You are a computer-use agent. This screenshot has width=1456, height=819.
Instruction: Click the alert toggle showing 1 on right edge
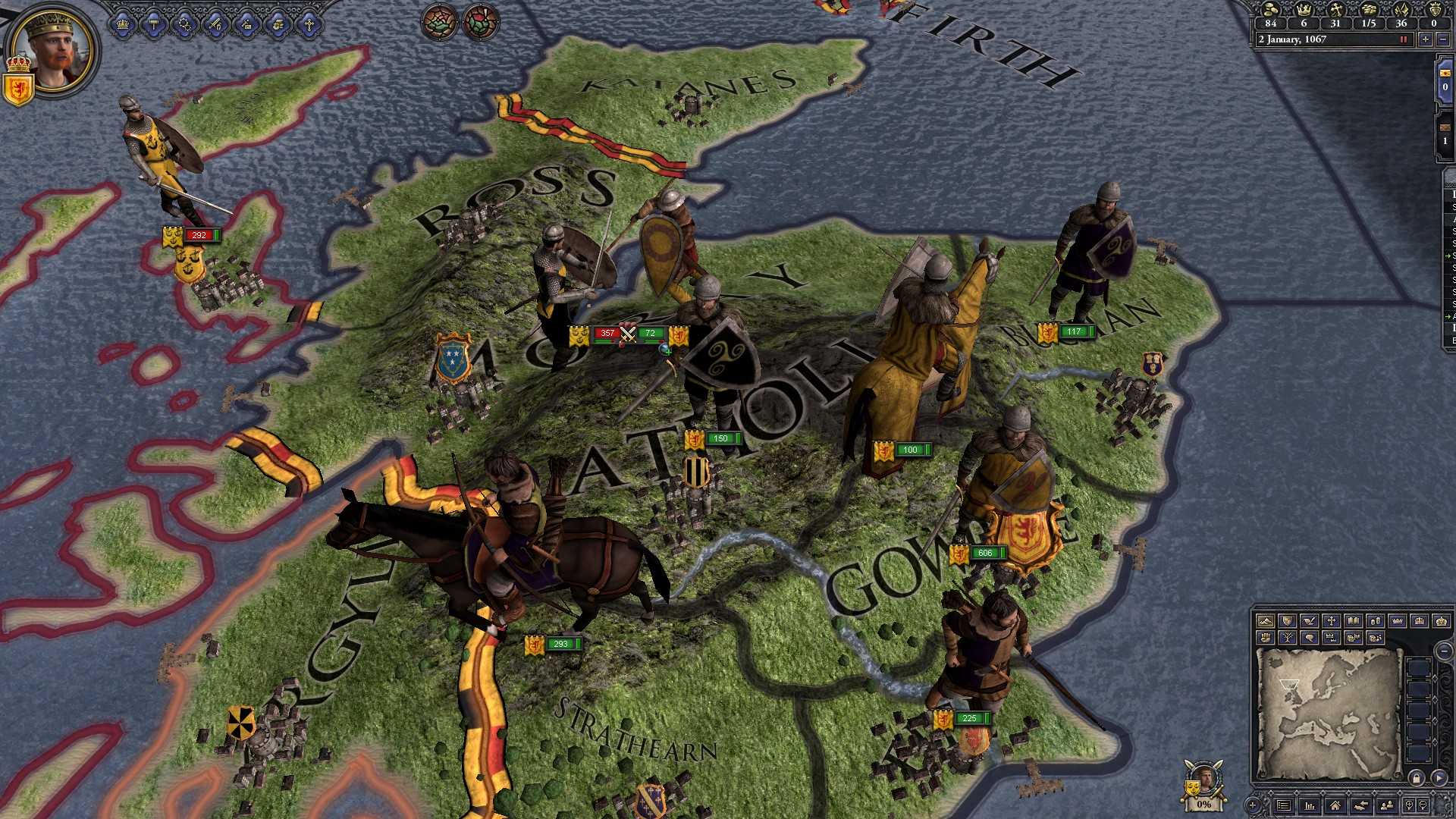(x=1445, y=140)
